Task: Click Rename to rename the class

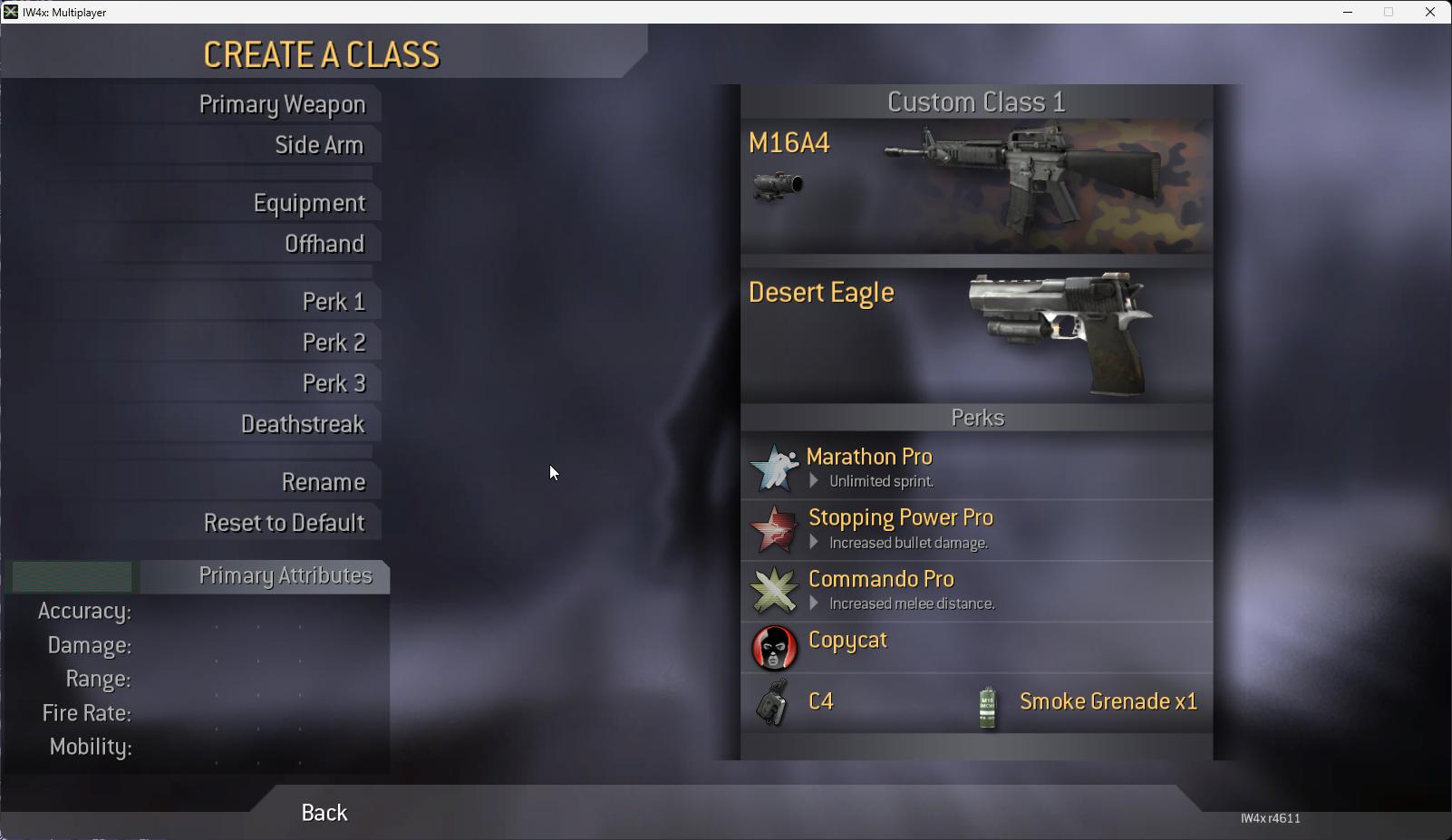Action: tap(323, 483)
